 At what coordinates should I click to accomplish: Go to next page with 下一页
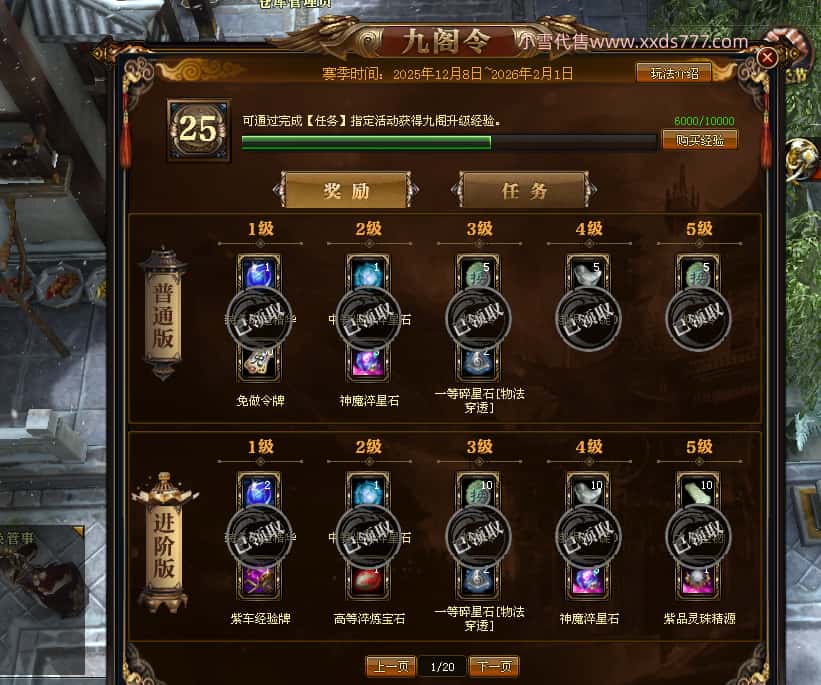493,666
